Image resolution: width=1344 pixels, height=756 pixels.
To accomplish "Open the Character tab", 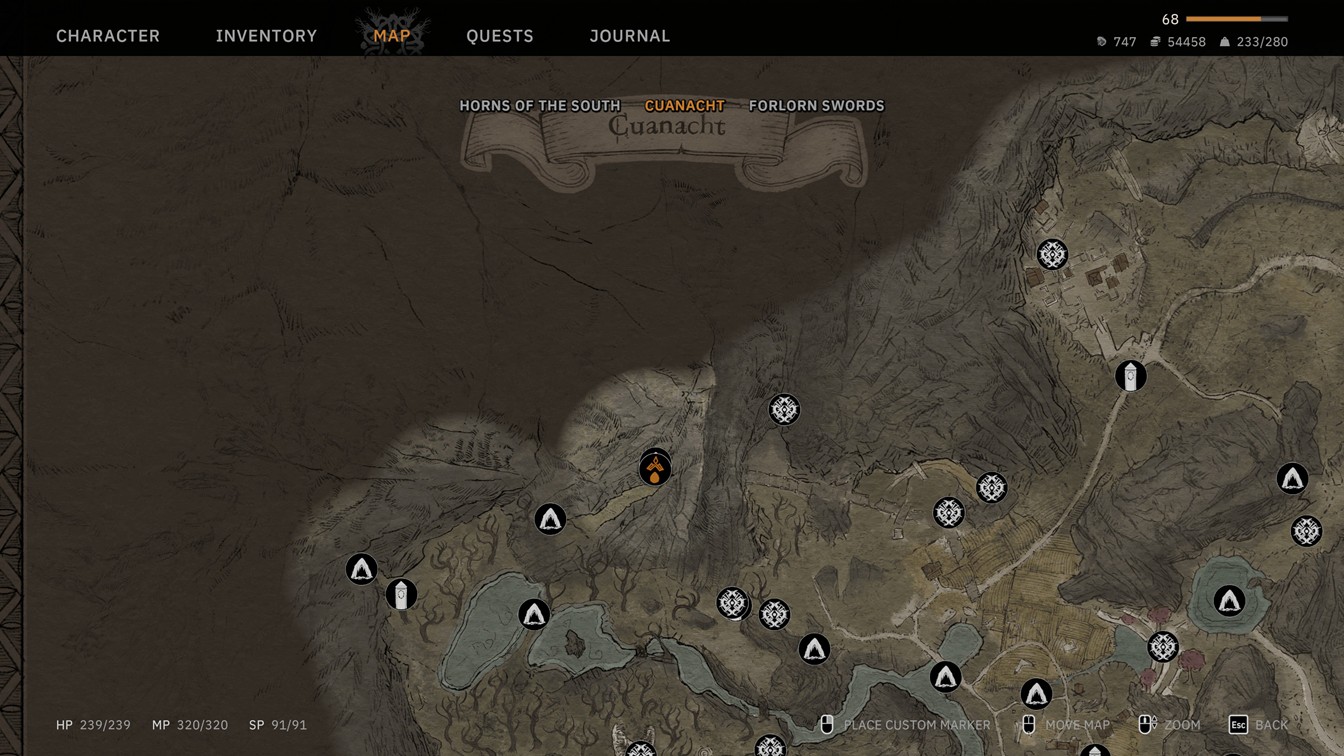I will [108, 36].
